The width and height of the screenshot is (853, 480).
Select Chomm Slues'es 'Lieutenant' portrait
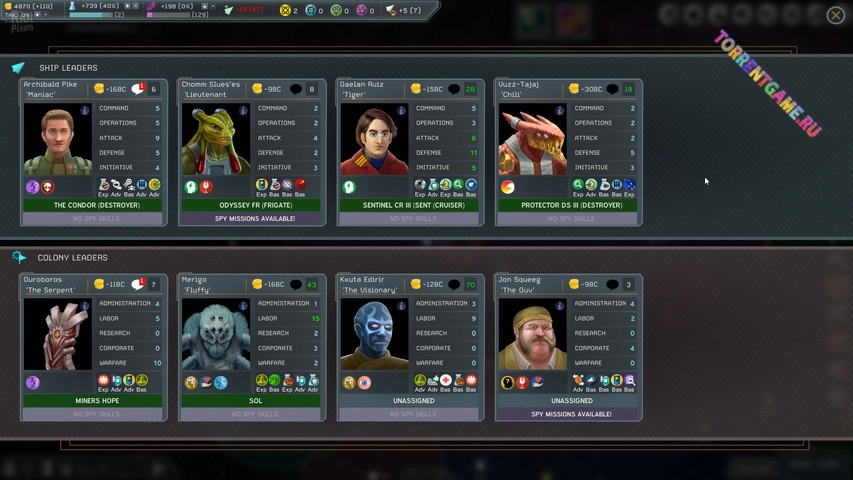[x=216, y=139]
